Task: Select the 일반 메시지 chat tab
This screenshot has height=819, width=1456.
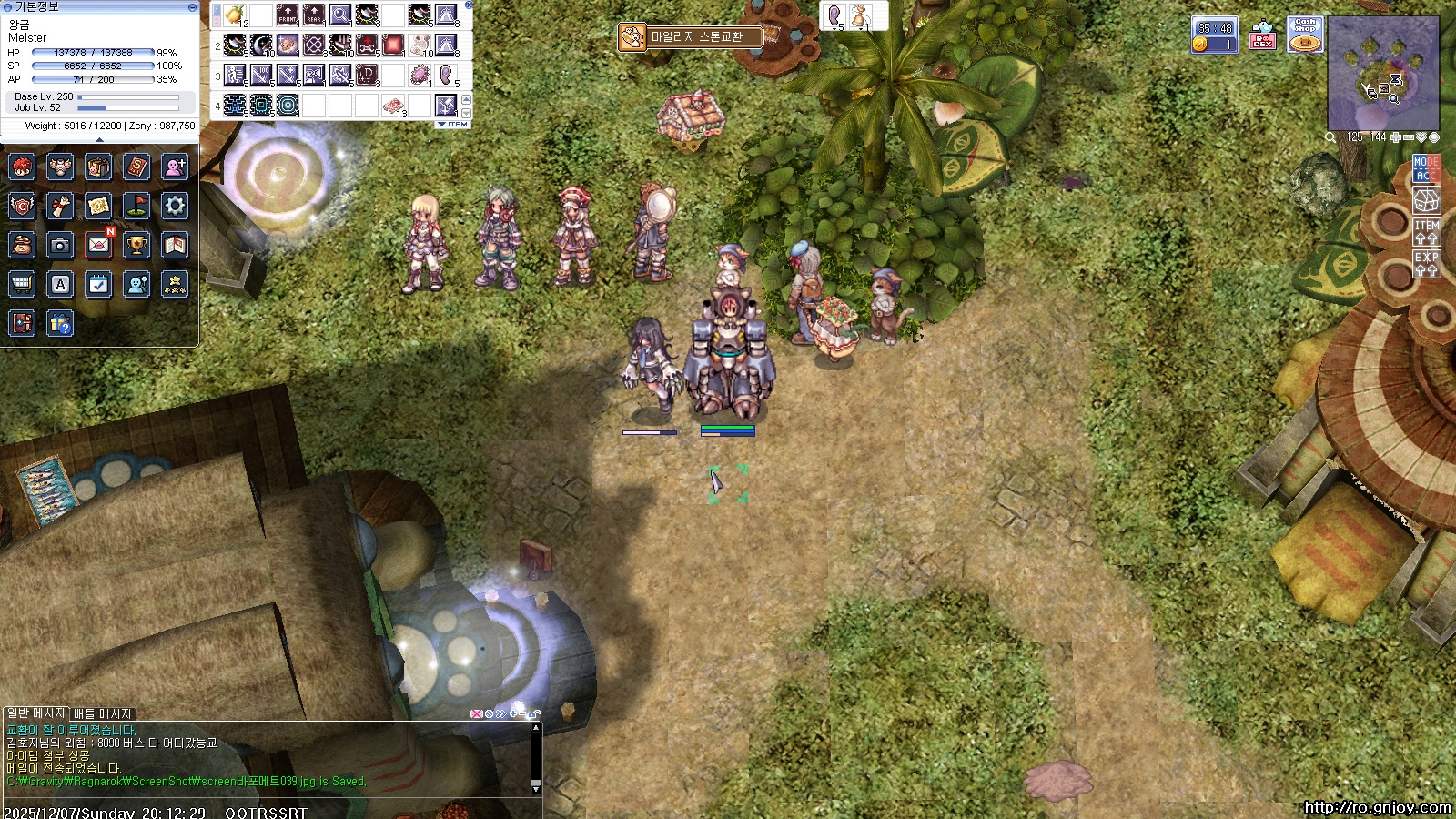Action: pos(35,713)
